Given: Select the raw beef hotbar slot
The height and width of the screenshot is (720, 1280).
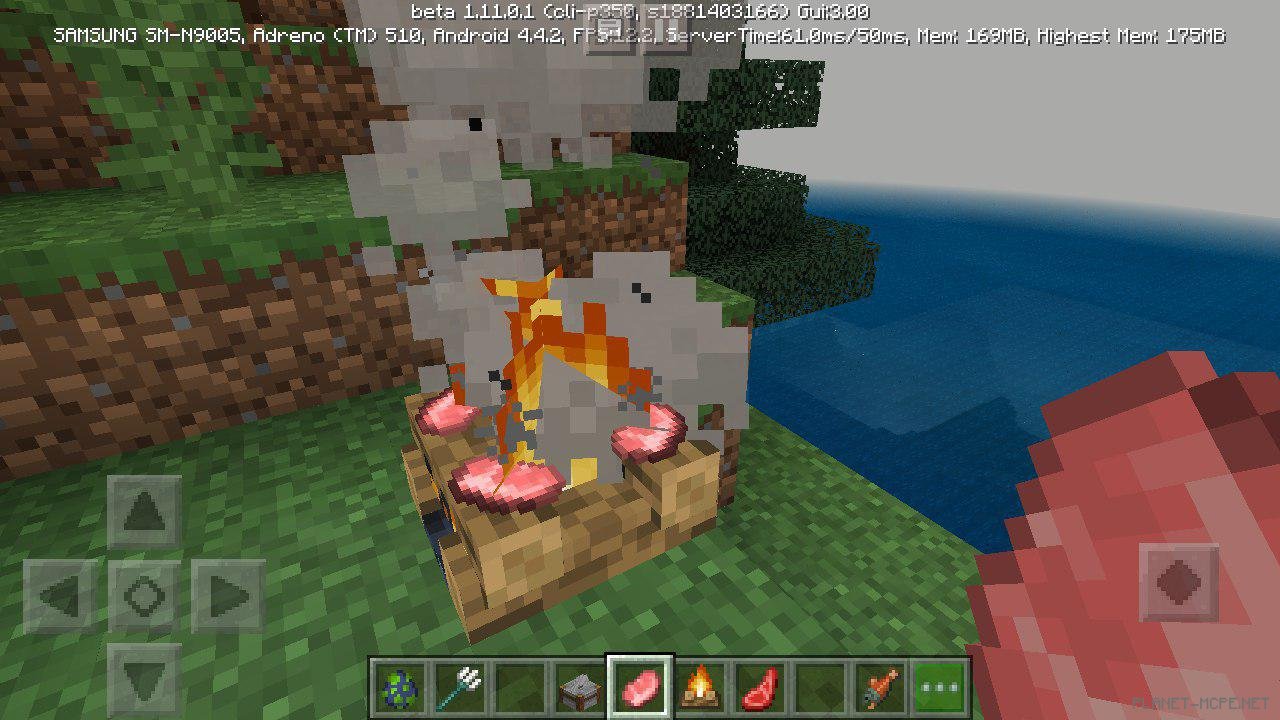Looking at the screenshot, I should [x=761, y=687].
